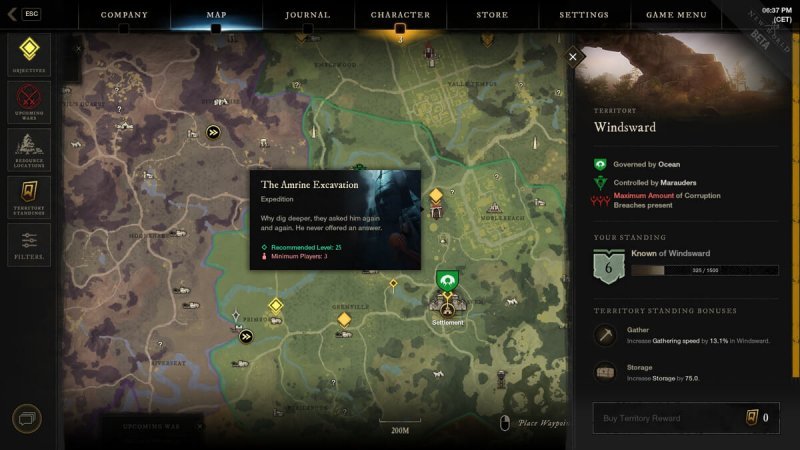
Task: Open the map Filters
Action: (29, 245)
